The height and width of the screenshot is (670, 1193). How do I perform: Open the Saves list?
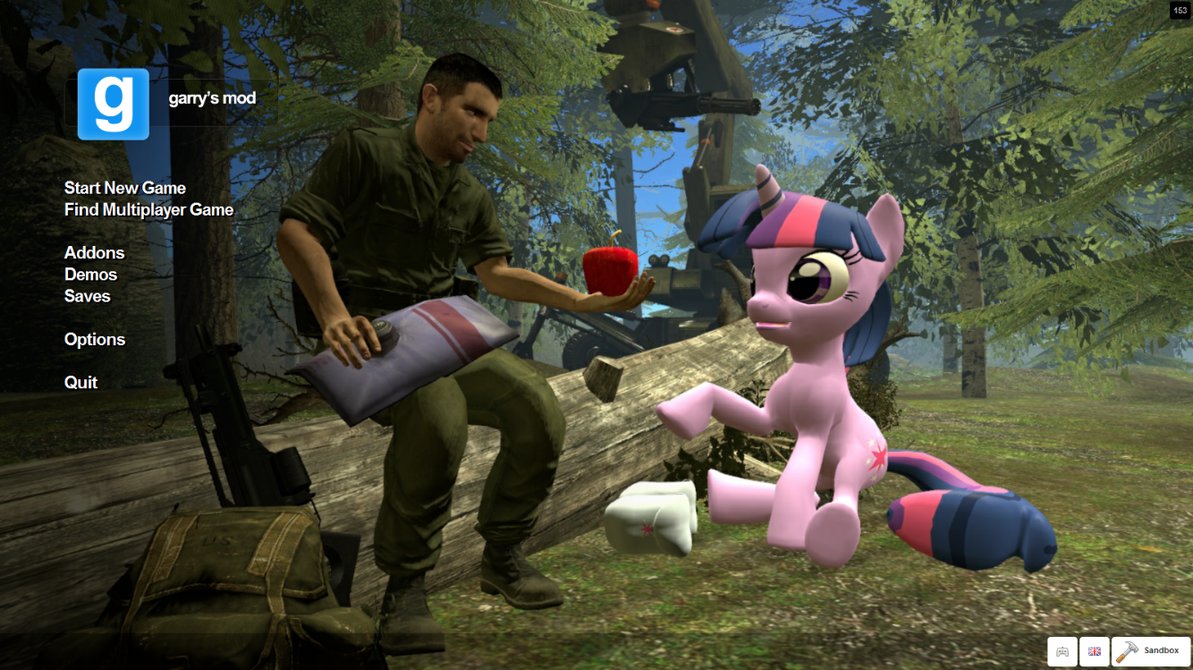pyautogui.click(x=87, y=296)
